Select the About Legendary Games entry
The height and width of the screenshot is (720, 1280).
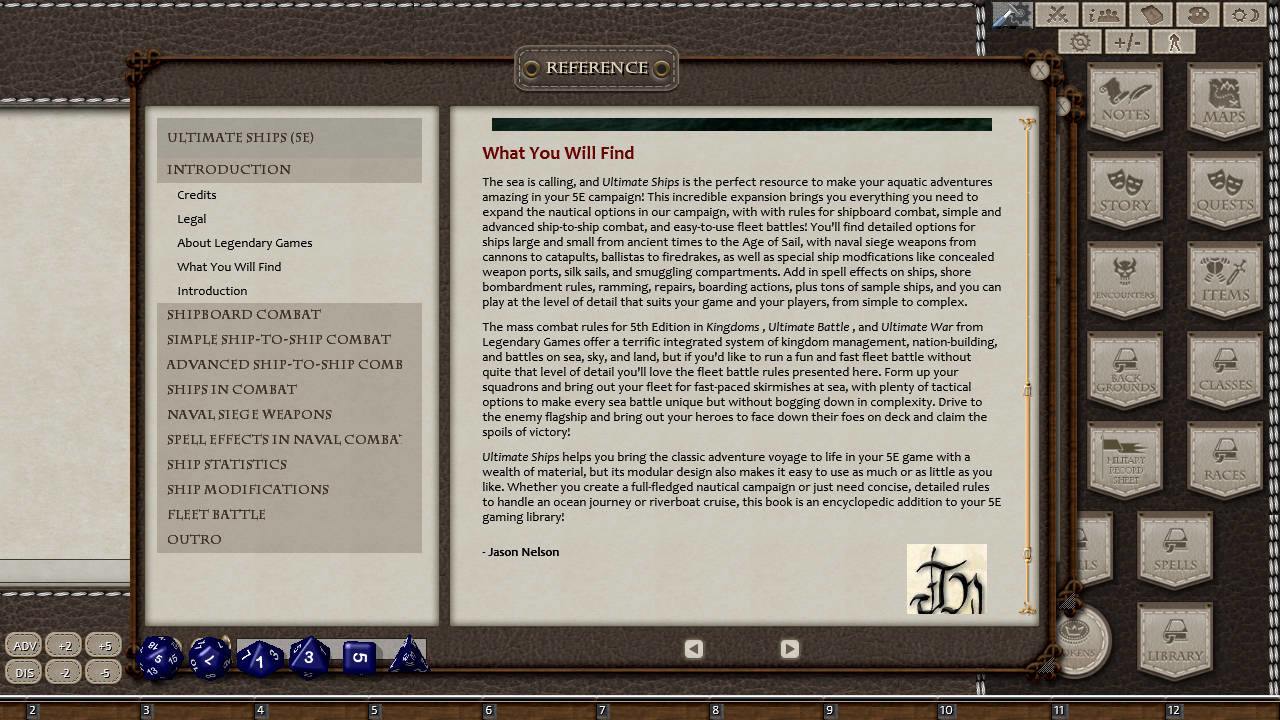pyautogui.click(x=244, y=242)
